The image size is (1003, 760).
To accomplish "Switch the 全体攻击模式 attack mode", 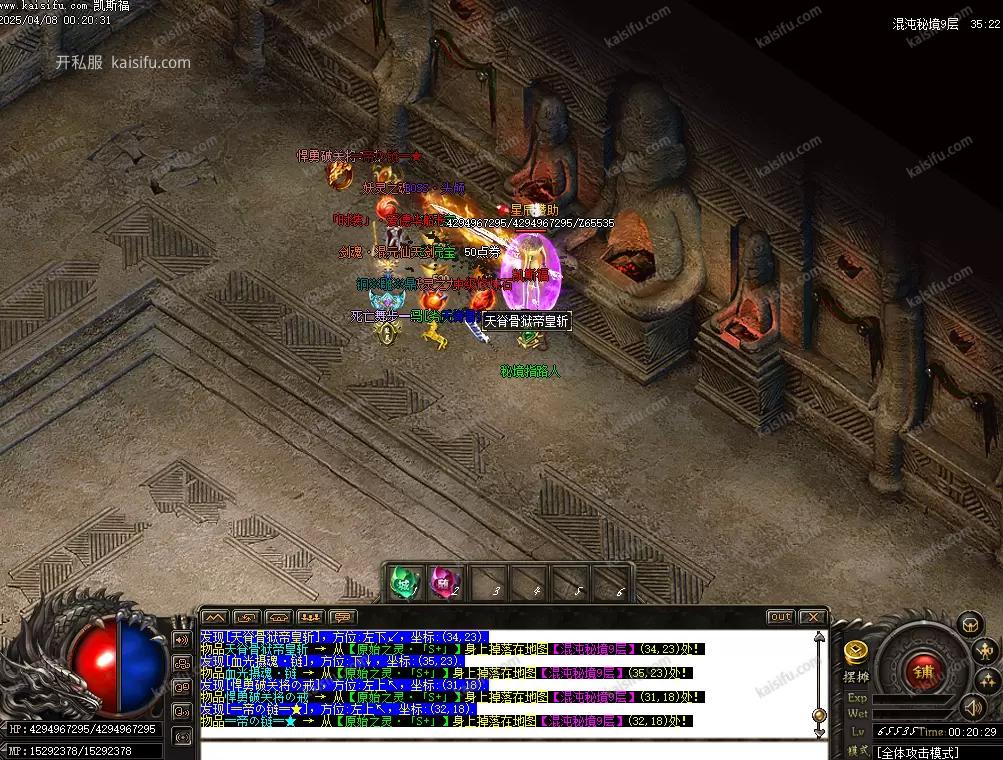I will [x=917, y=752].
